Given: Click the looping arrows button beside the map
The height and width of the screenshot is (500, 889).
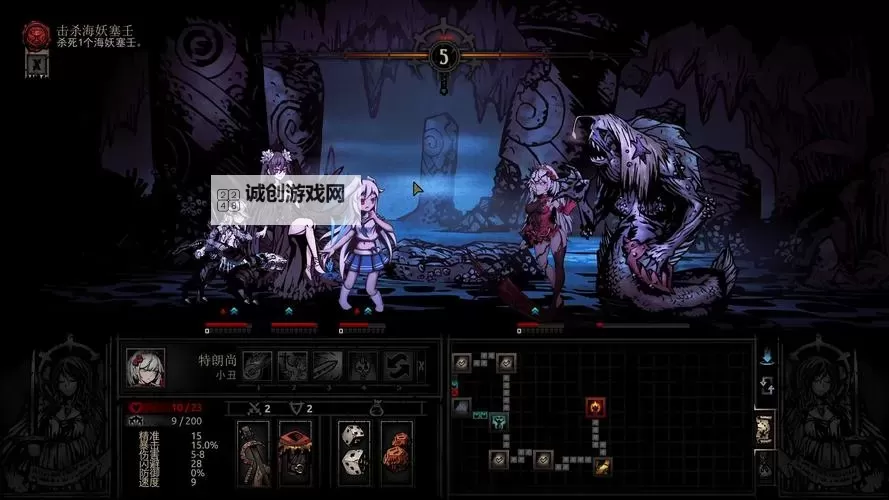Looking at the screenshot, I should pos(765,386).
